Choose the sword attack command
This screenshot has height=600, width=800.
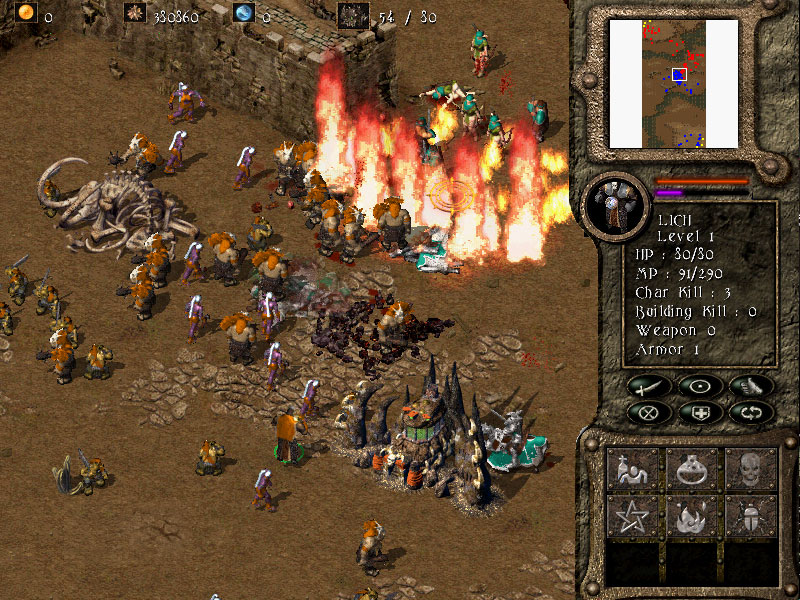tap(650, 386)
